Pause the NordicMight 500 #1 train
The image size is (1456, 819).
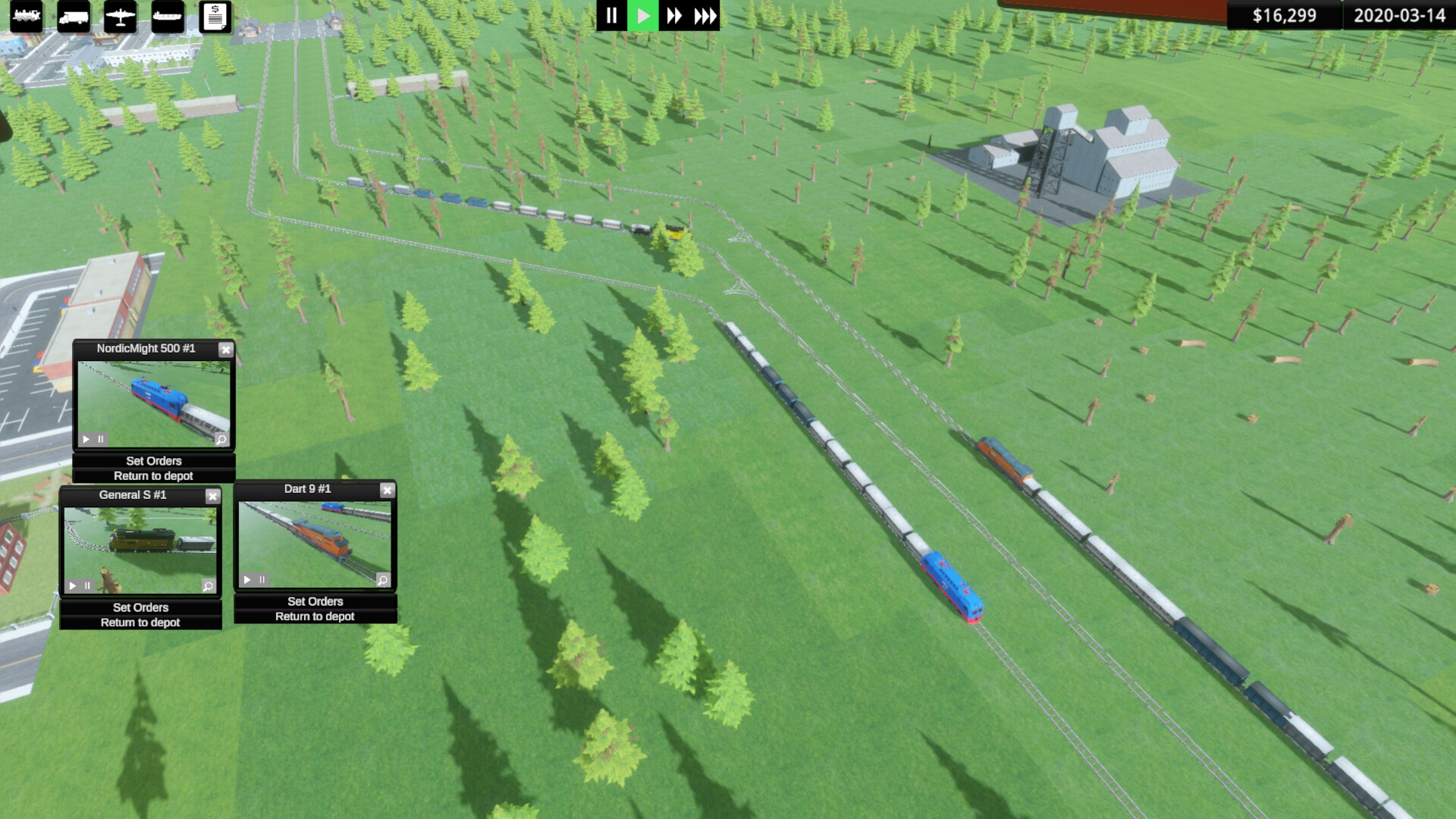pyautogui.click(x=100, y=438)
